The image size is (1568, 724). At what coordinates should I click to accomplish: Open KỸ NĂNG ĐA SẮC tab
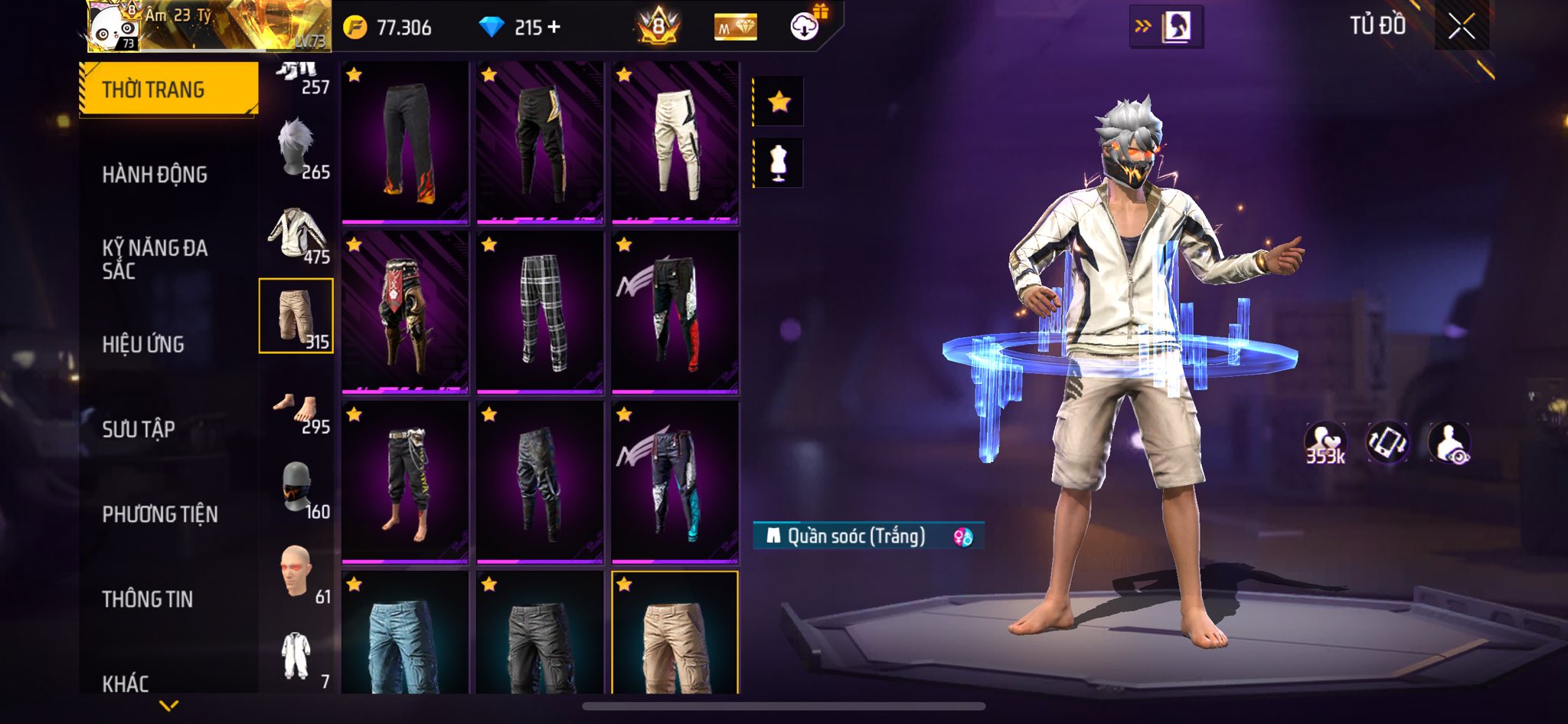(155, 259)
